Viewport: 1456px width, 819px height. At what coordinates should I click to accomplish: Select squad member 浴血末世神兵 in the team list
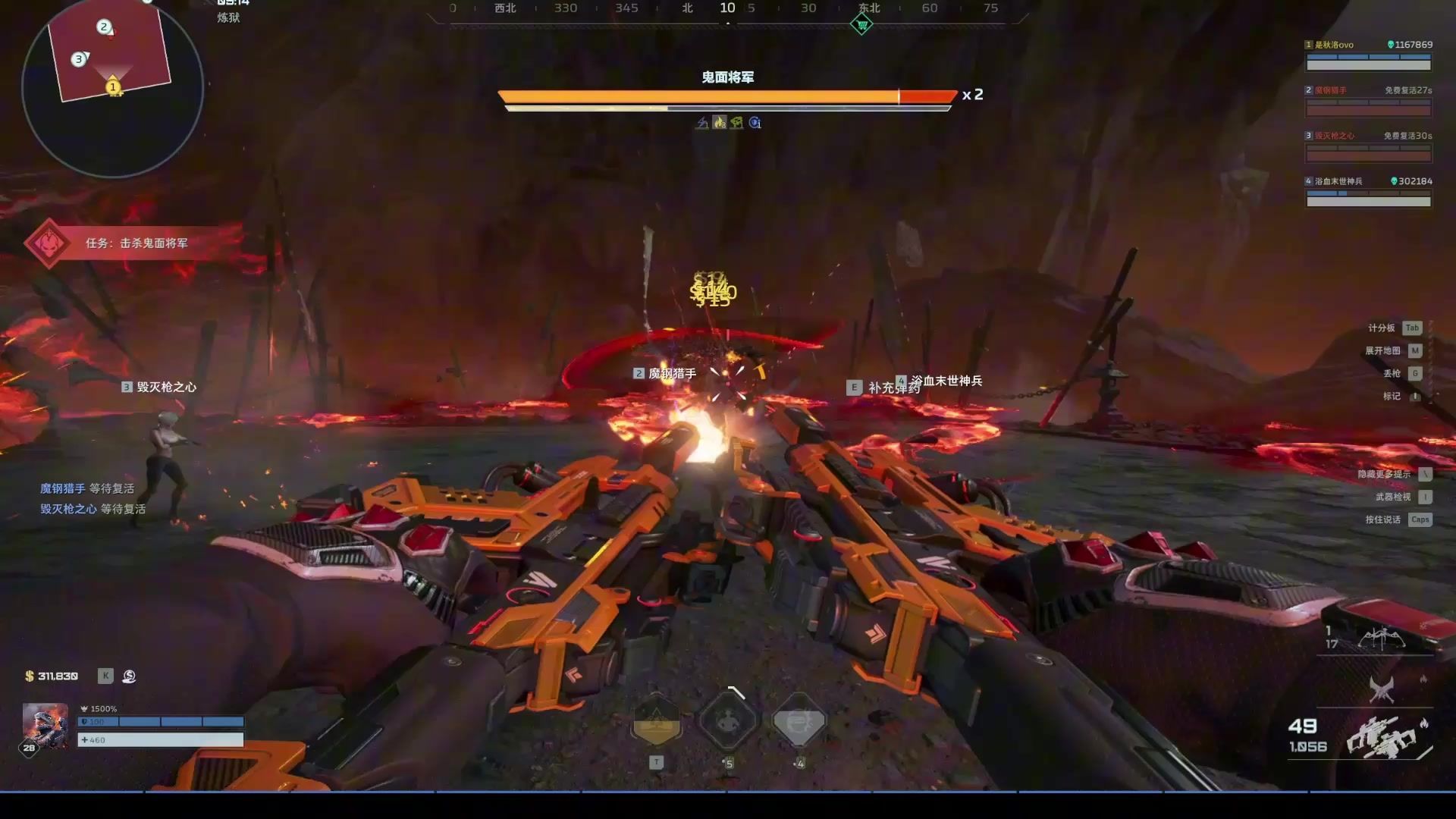point(1368,193)
